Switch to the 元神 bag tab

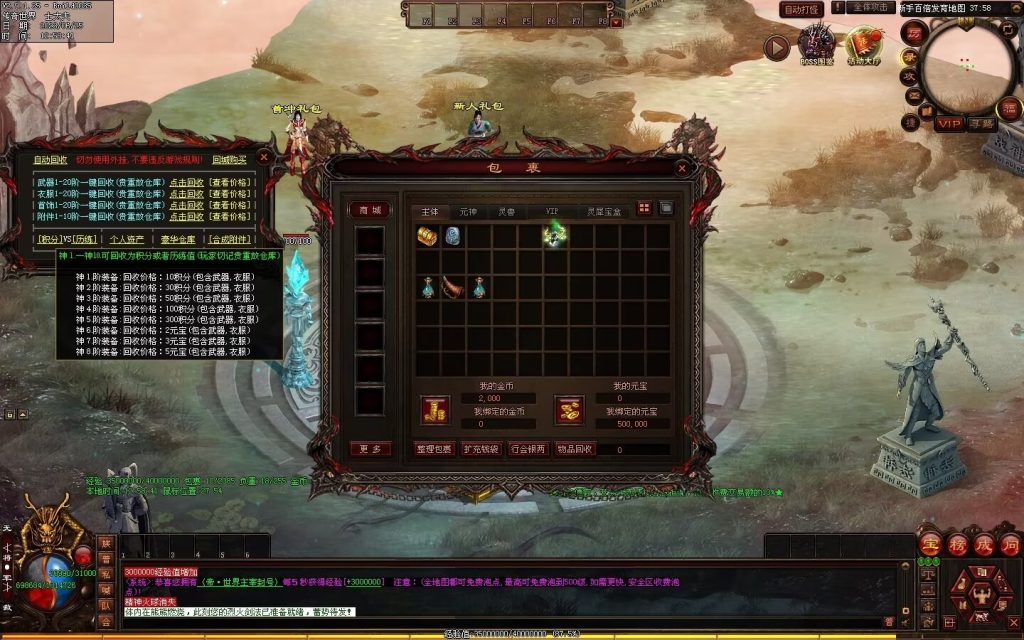point(468,212)
